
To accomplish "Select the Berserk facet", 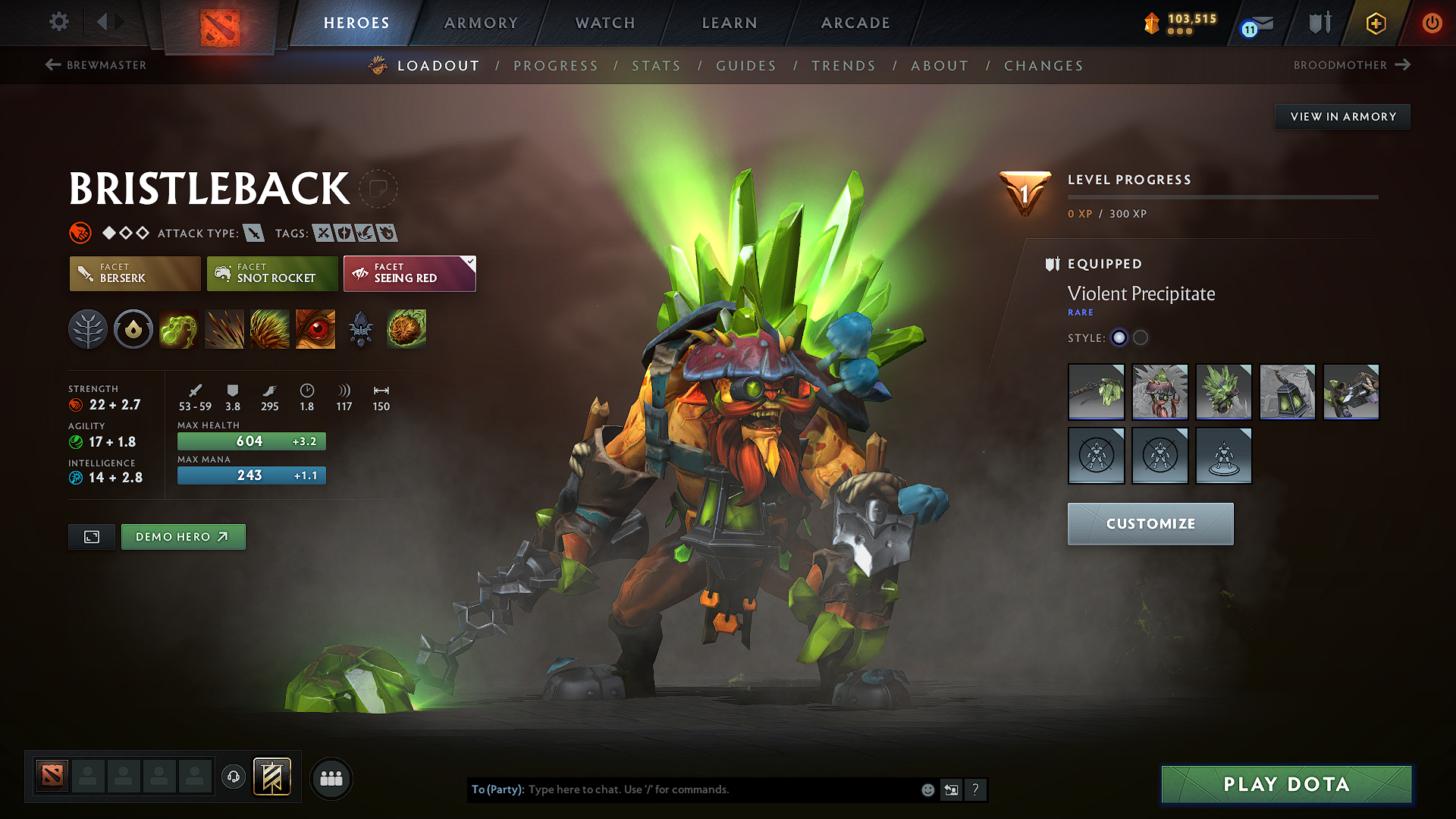I will [x=134, y=274].
